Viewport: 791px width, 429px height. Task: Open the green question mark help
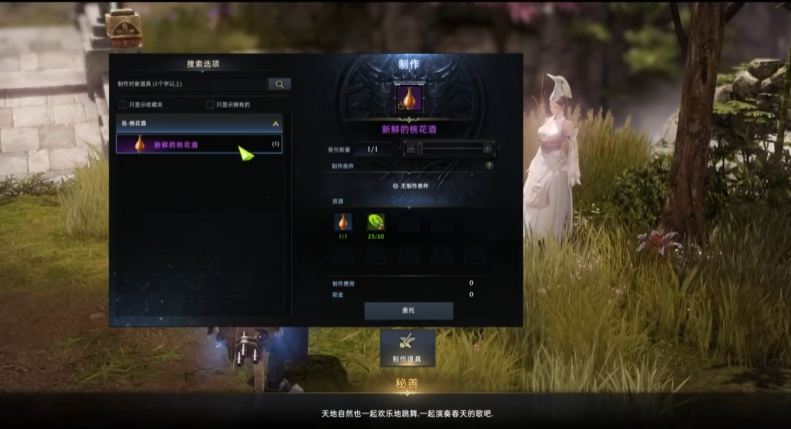pyautogui.click(x=489, y=166)
